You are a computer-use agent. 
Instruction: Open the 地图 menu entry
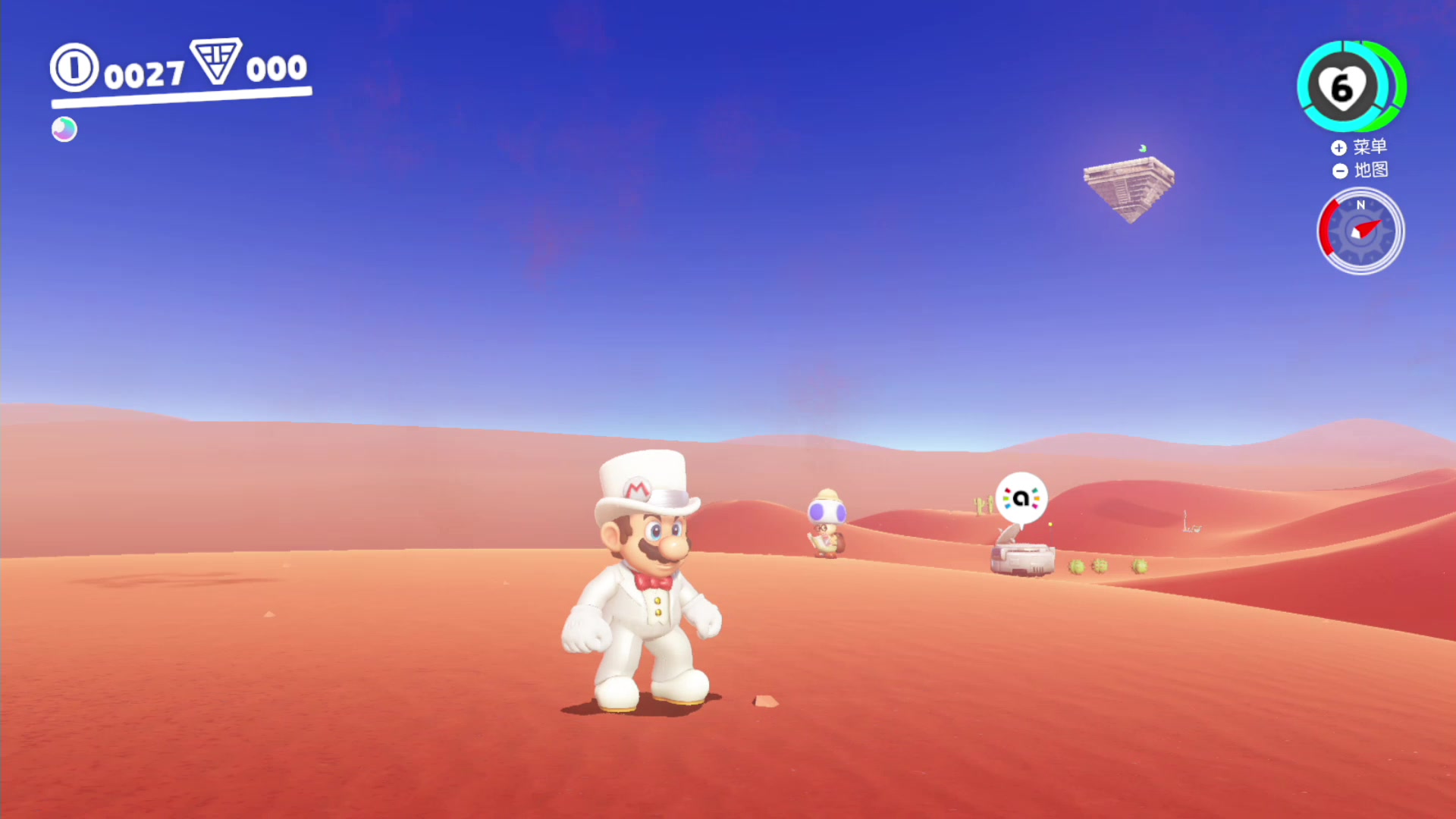coord(1371,171)
